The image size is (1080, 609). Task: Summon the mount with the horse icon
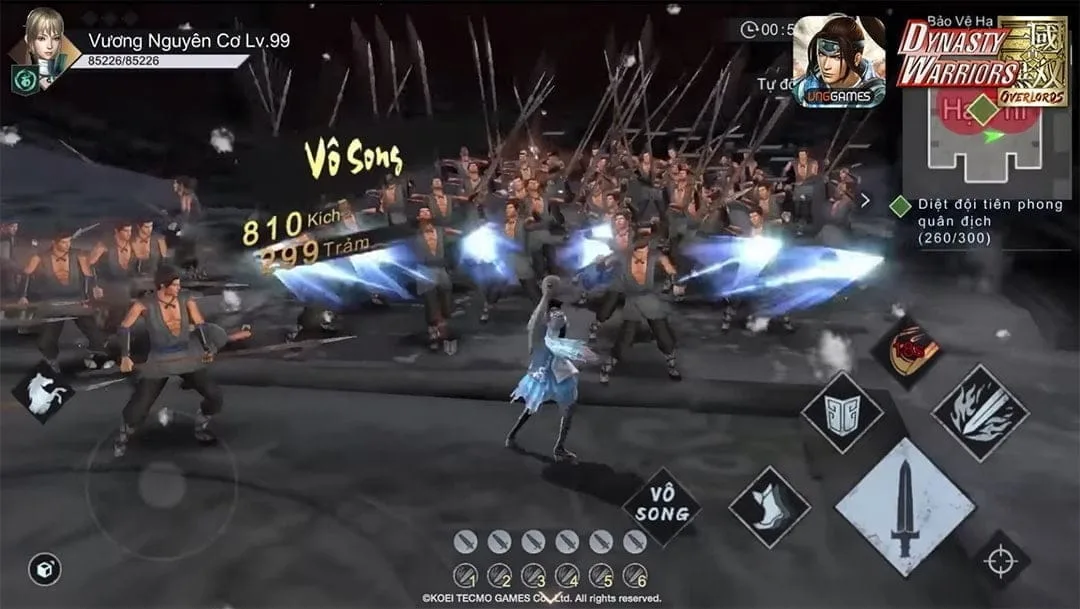click(x=43, y=391)
